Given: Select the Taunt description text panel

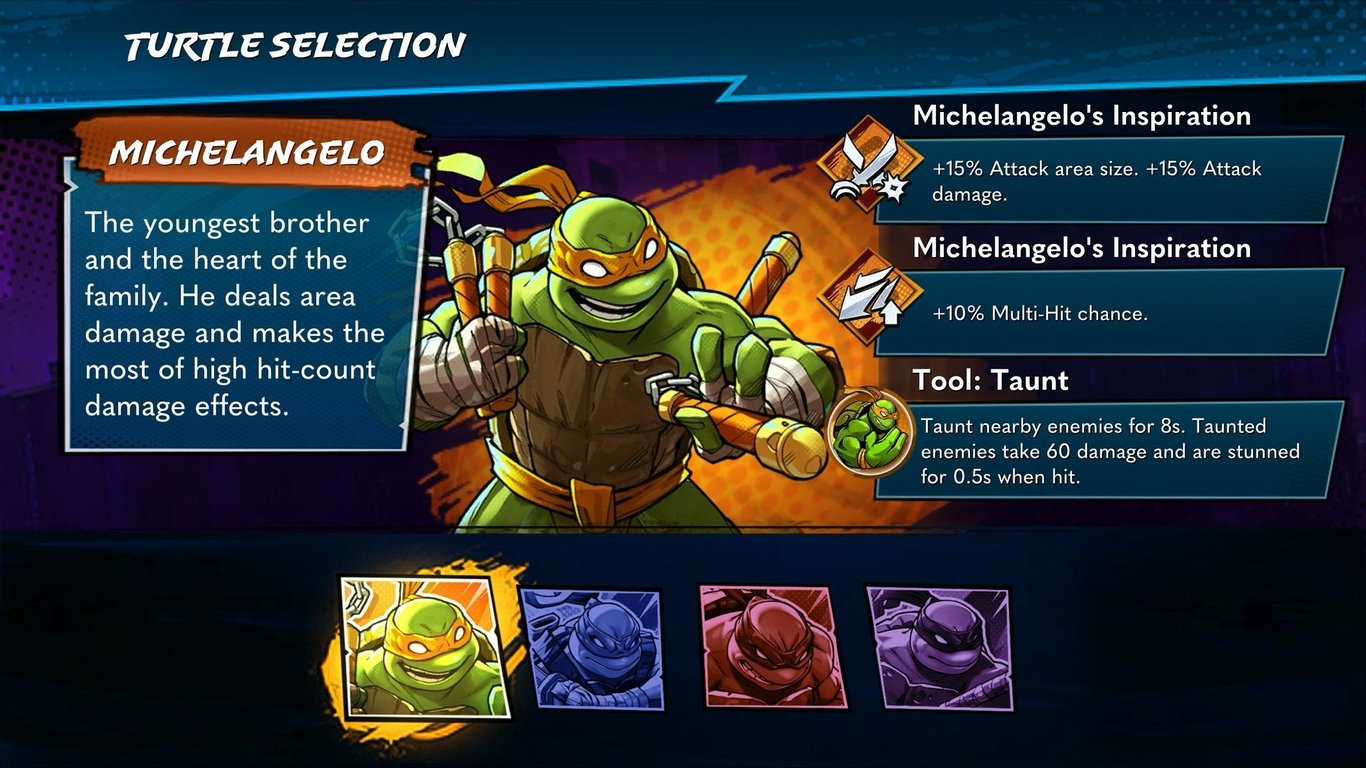Looking at the screenshot, I should [1120, 451].
